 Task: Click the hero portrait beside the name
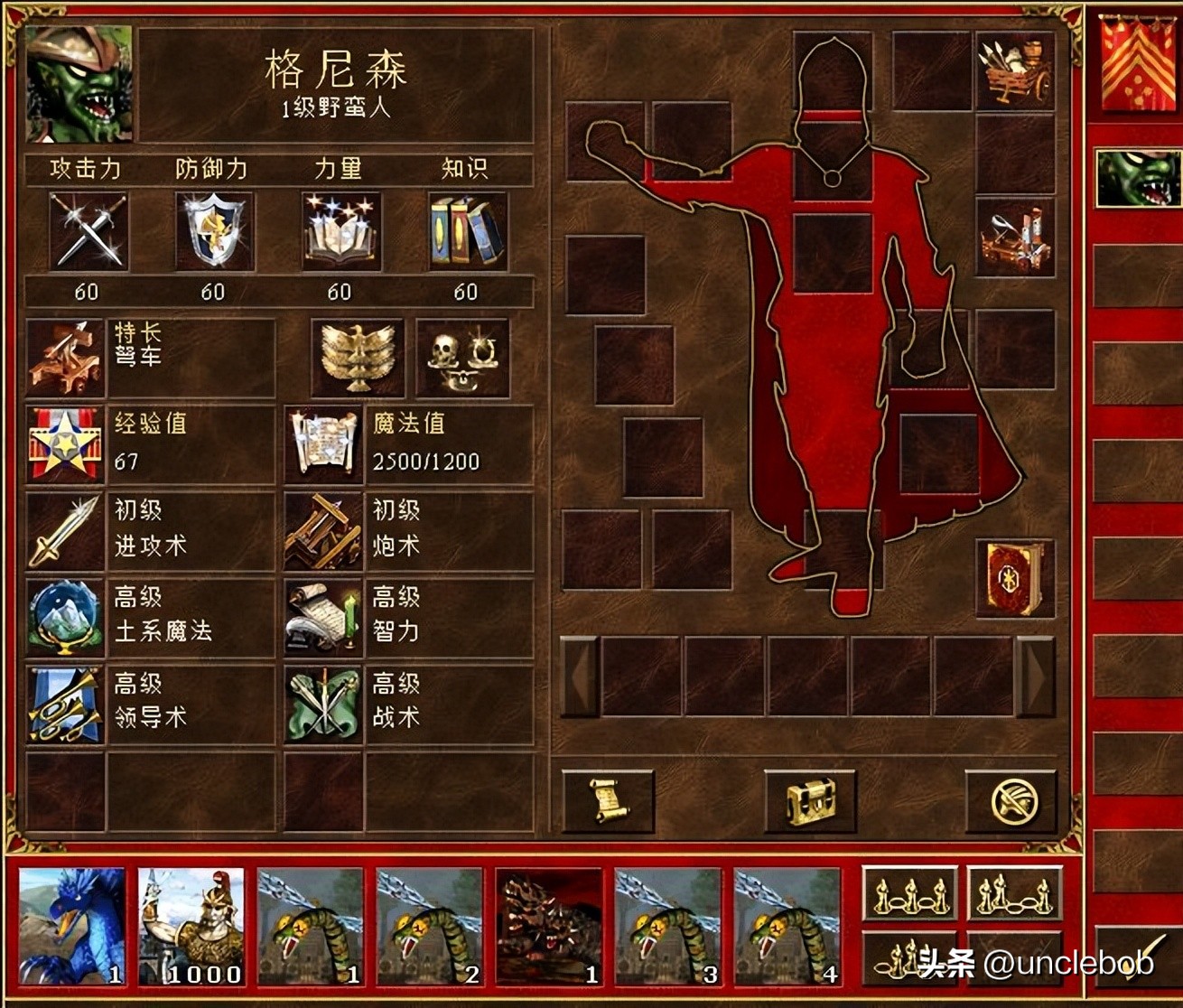(x=79, y=84)
